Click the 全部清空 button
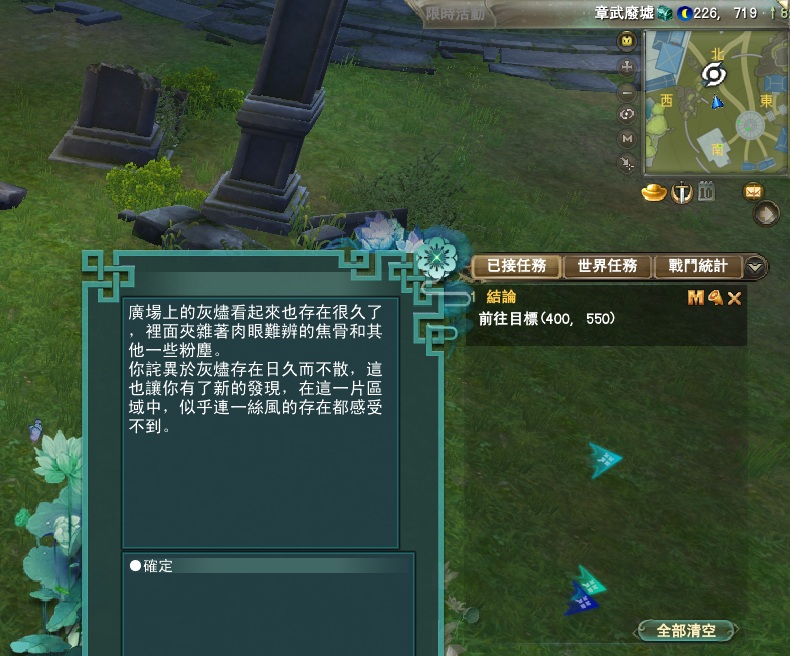 pos(687,631)
